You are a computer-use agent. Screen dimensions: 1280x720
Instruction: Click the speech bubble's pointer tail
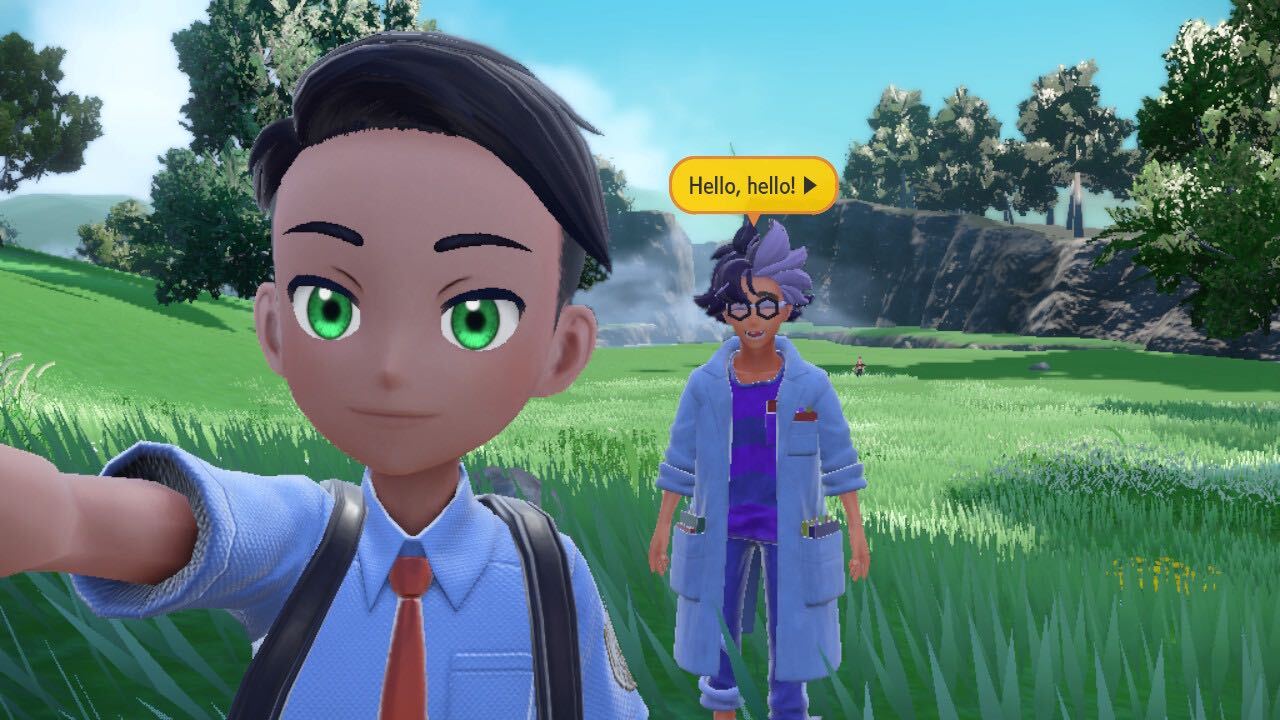pos(752,215)
